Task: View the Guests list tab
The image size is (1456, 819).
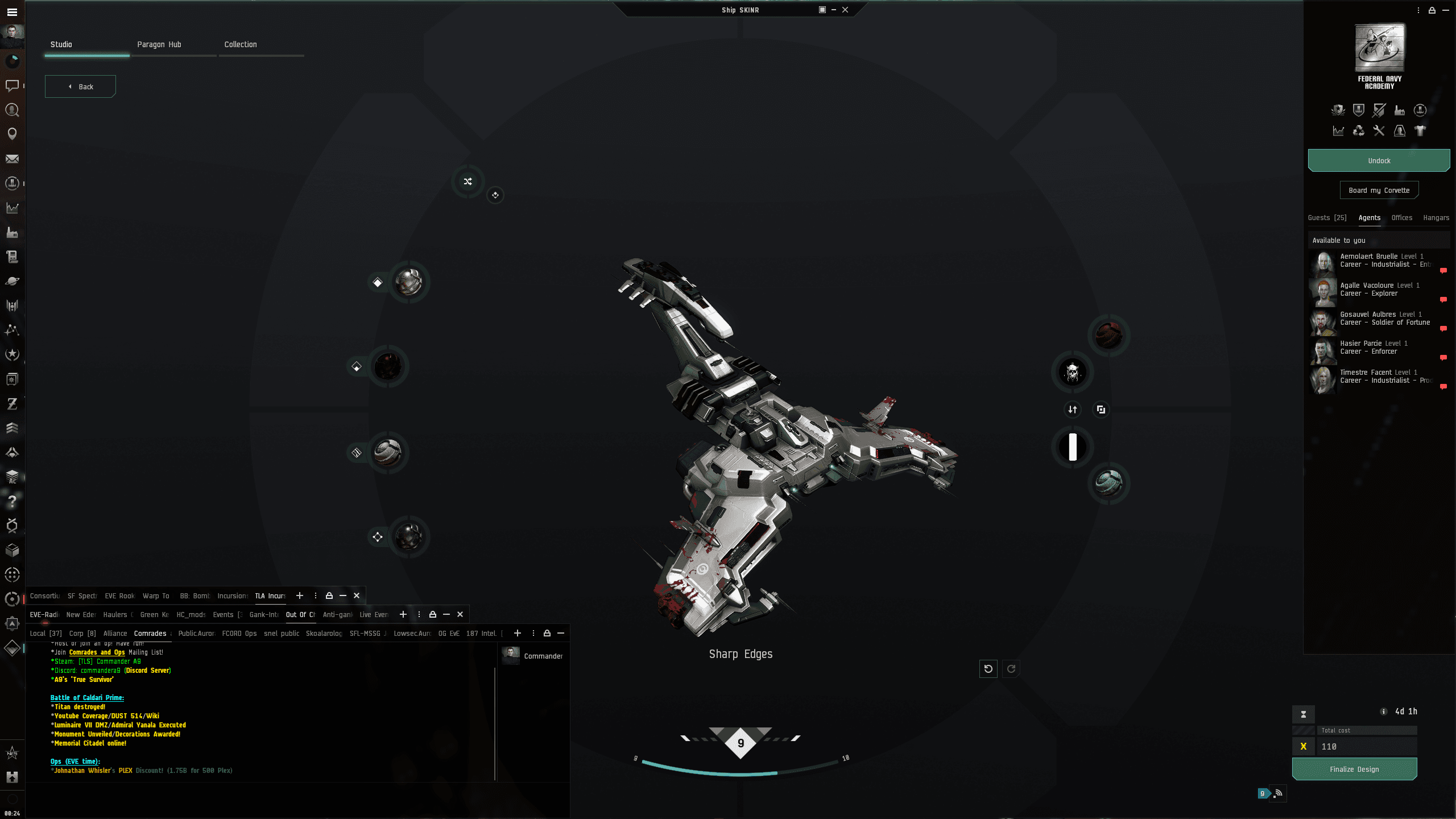Action: [x=1327, y=218]
